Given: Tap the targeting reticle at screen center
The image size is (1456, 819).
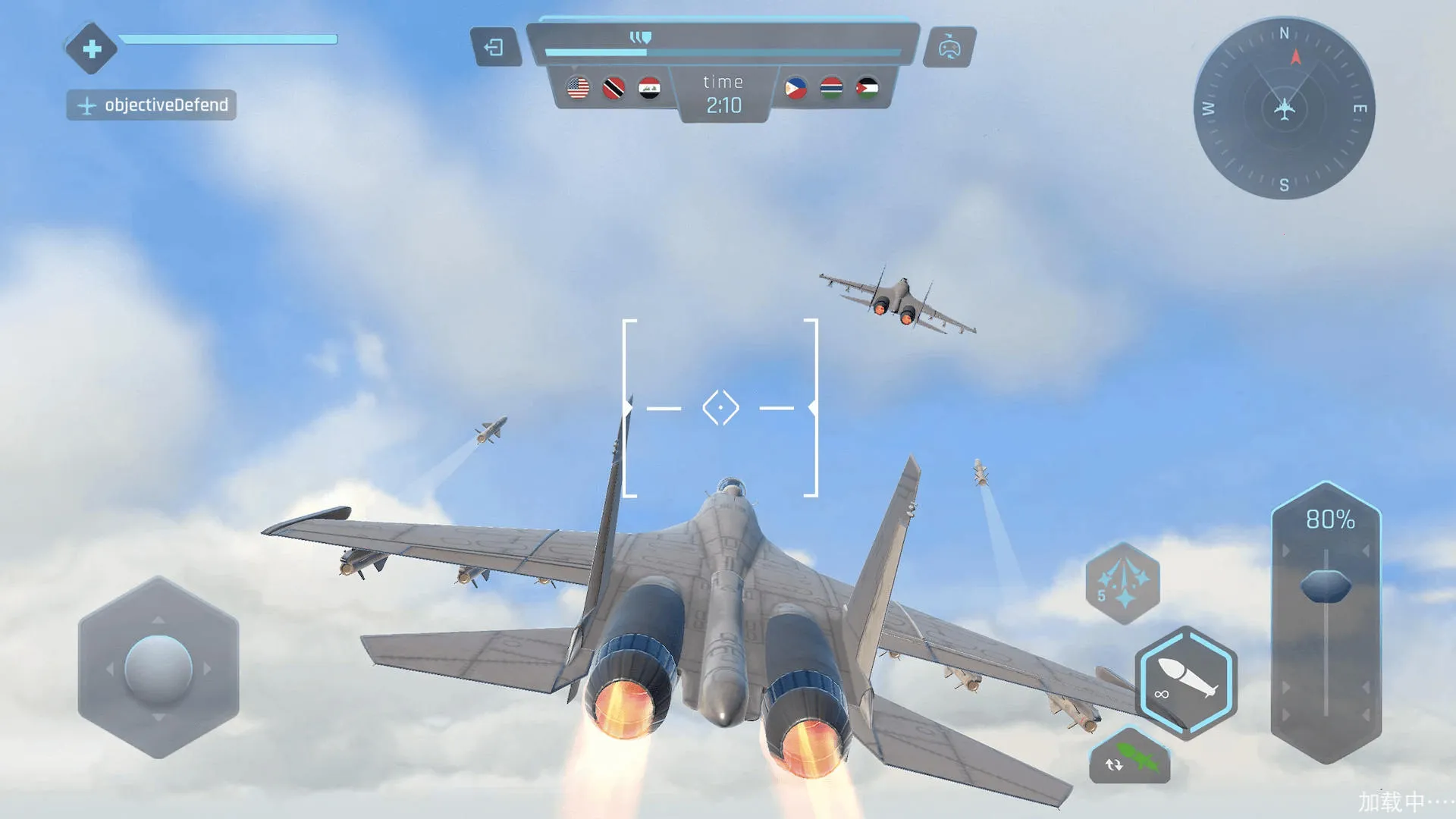Looking at the screenshot, I should coord(720,407).
